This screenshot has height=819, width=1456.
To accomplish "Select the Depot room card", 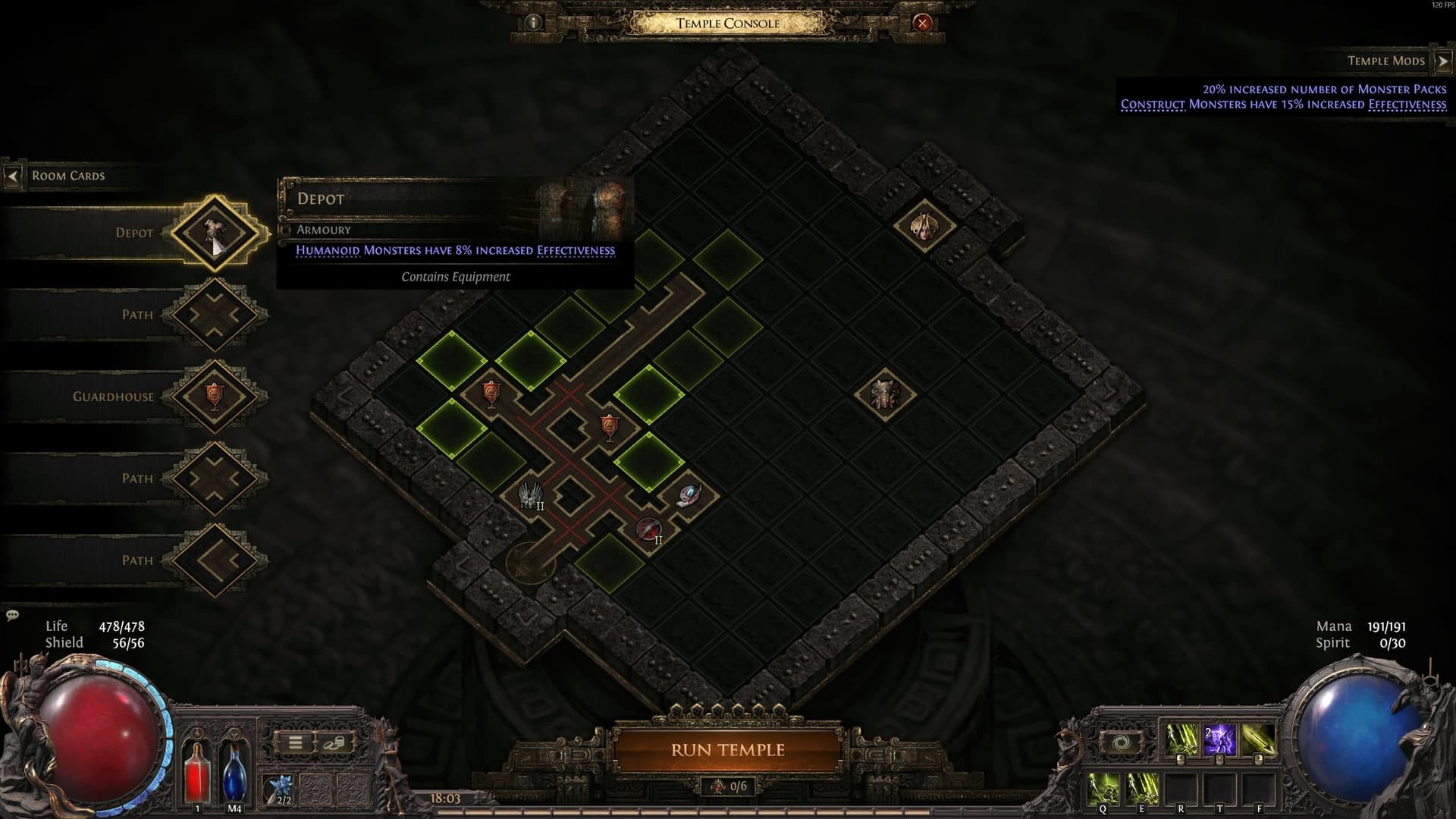I will (215, 232).
